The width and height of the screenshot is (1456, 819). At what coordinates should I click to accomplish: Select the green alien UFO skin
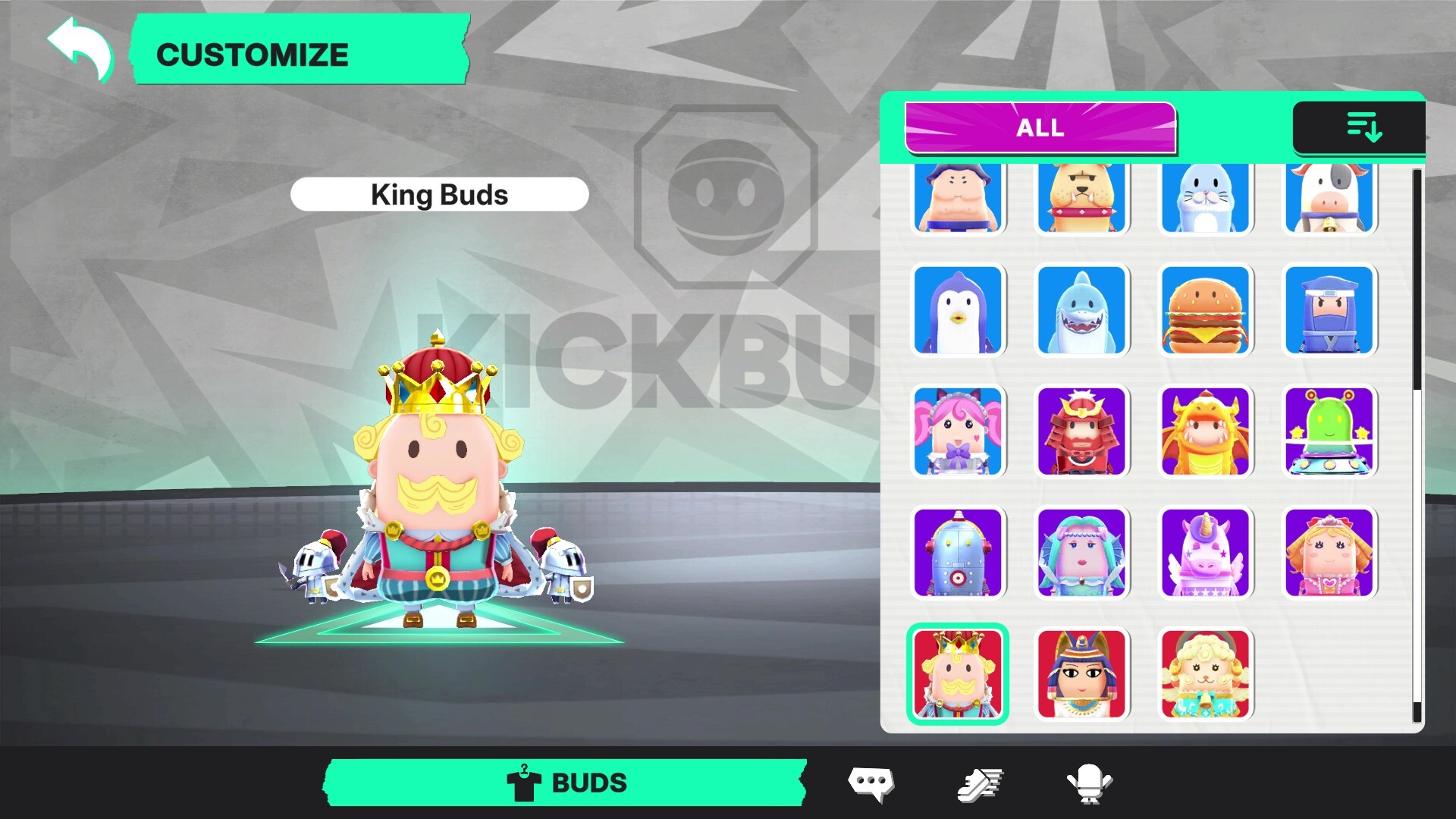pyautogui.click(x=1329, y=432)
